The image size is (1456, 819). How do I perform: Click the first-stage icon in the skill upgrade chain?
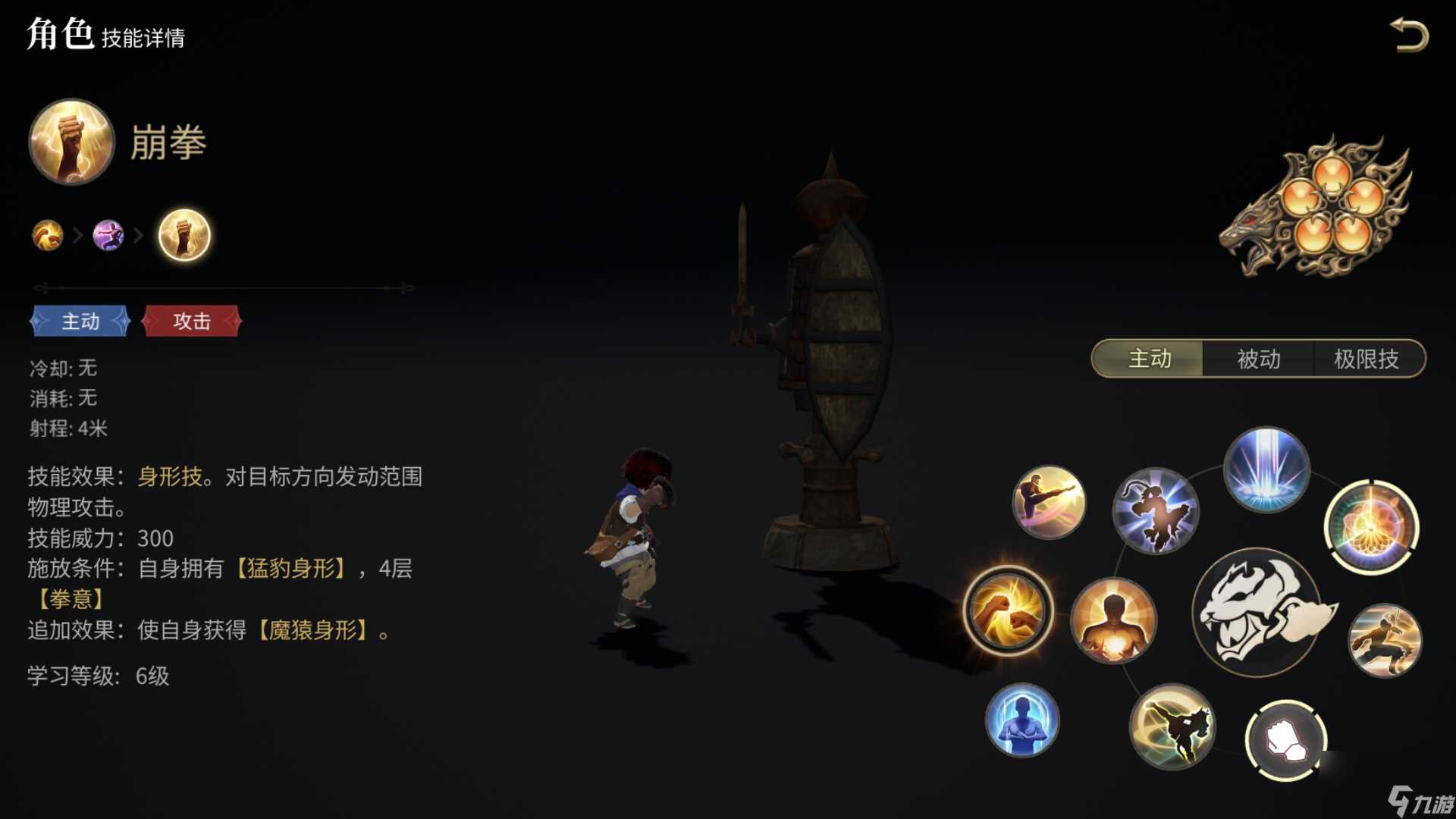tap(47, 235)
